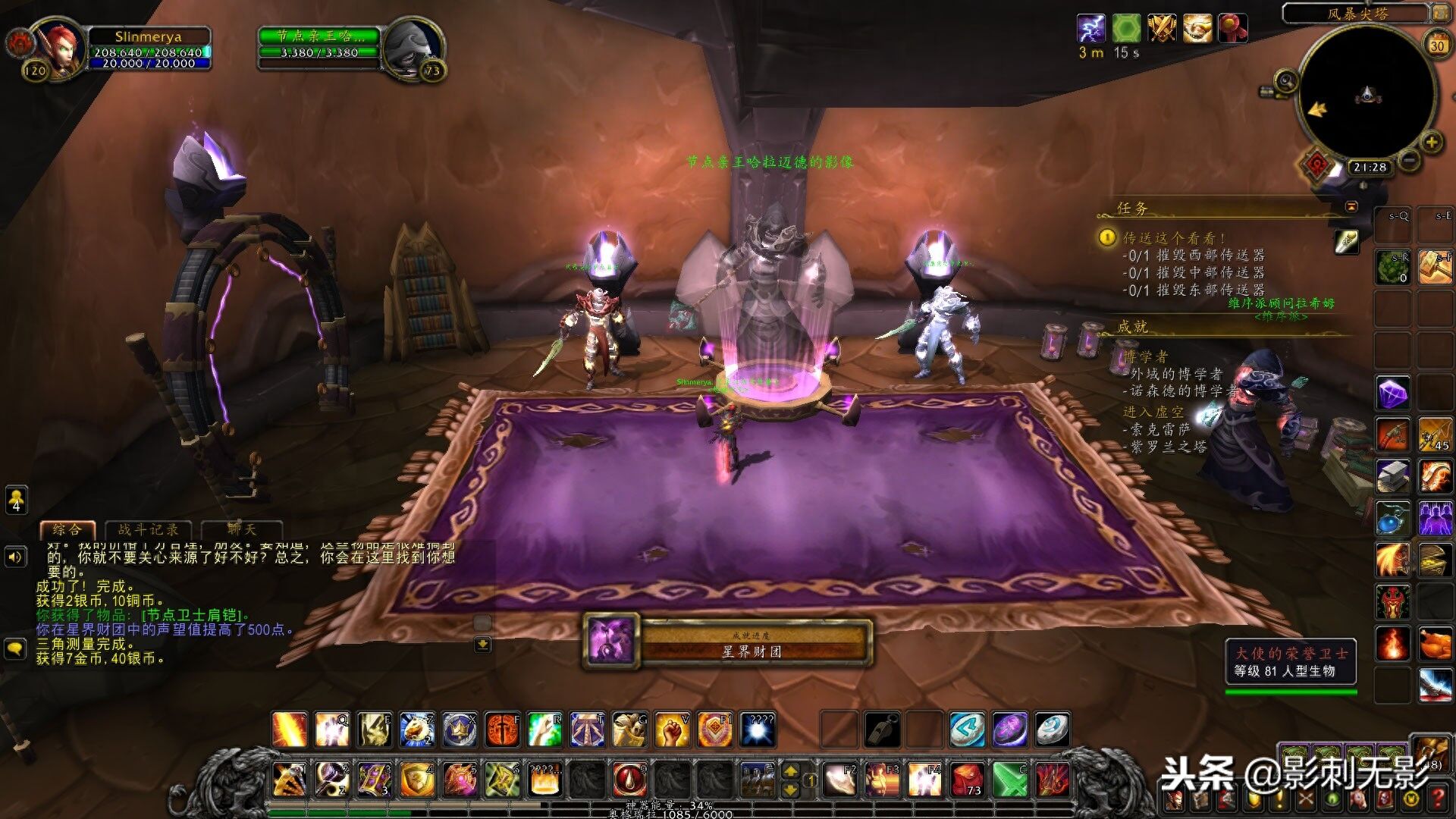The height and width of the screenshot is (819, 1456).
Task: Activate the purple gem icon
Action: pyautogui.click(x=1393, y=394)
